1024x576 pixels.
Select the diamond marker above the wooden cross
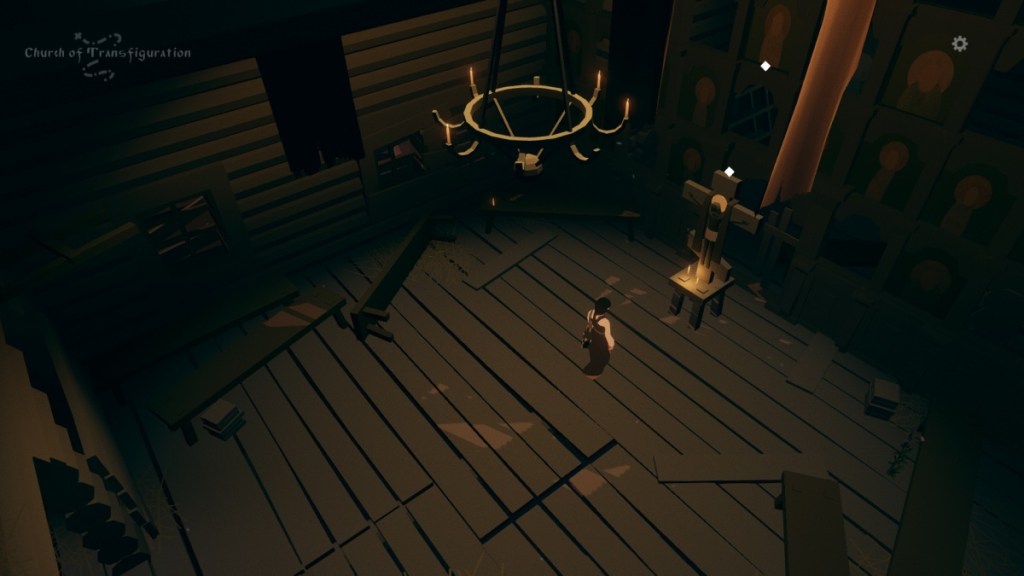(730, 172)
